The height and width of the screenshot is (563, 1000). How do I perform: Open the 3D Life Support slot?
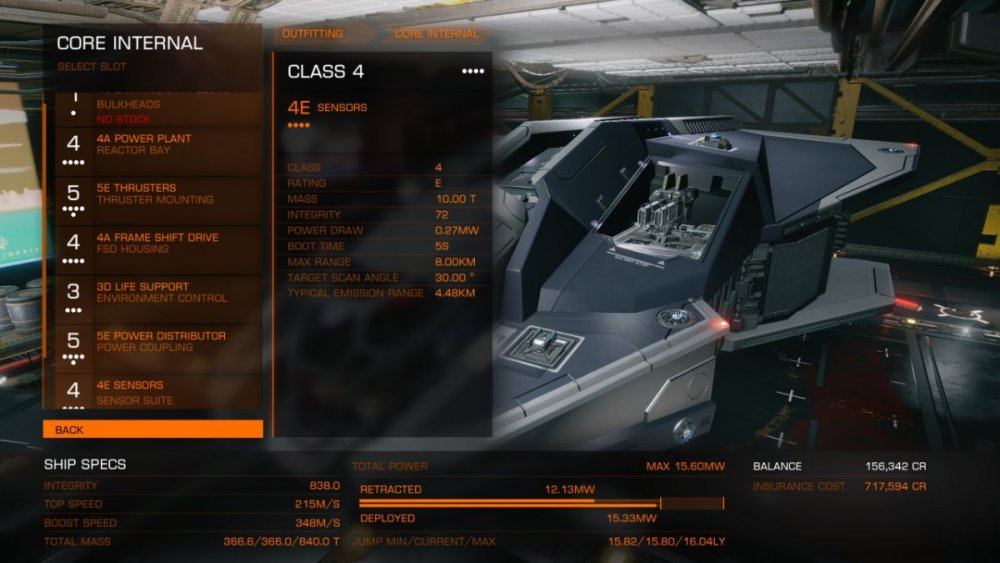tap(153, 292)
